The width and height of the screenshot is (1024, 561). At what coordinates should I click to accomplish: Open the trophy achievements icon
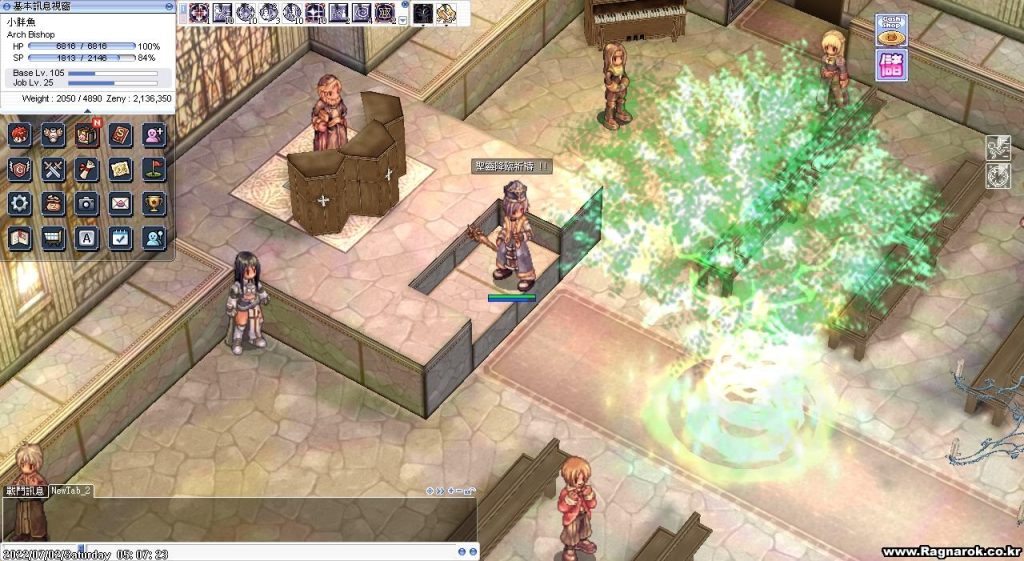[x=153, y=203]
